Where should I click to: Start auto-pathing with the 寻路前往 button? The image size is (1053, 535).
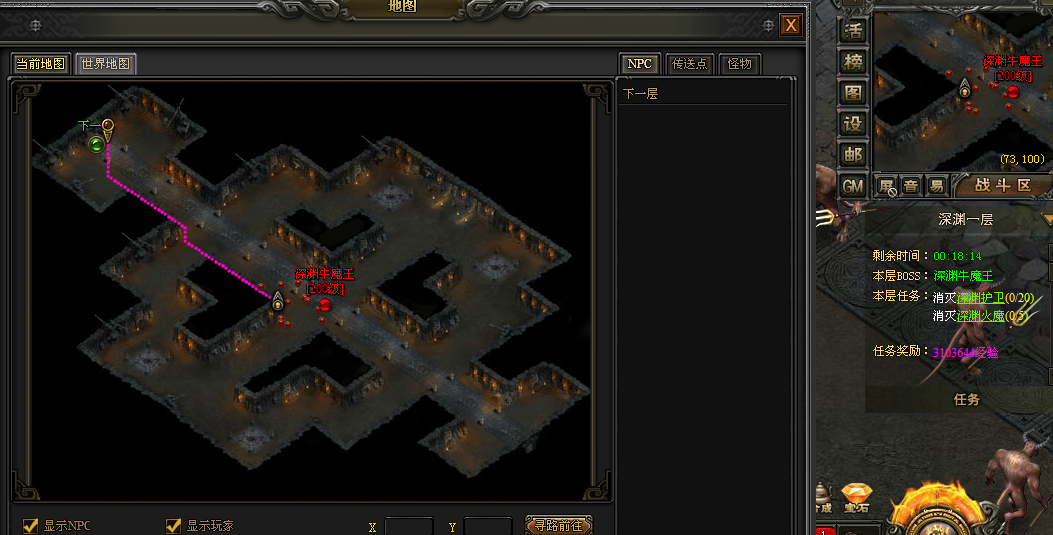[558, 525]
